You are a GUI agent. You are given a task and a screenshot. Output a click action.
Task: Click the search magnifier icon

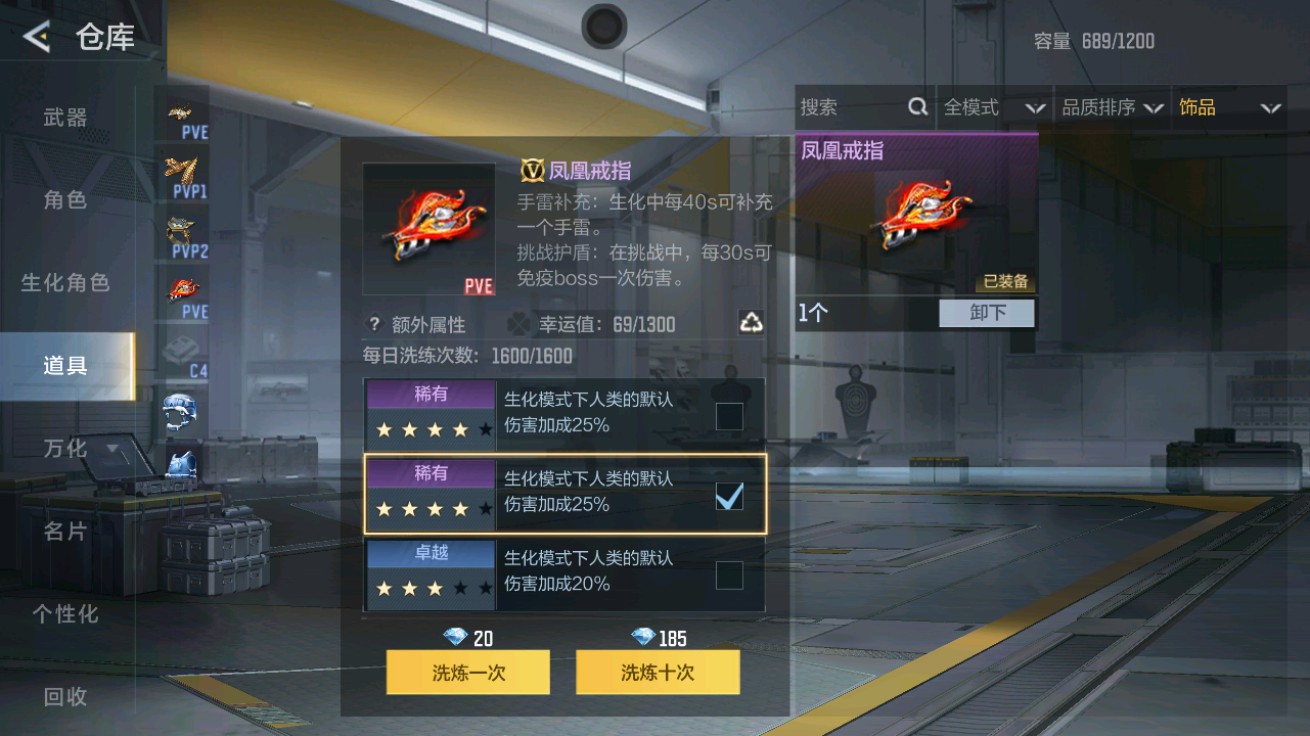pyautogui.click(x=917, y=107)
